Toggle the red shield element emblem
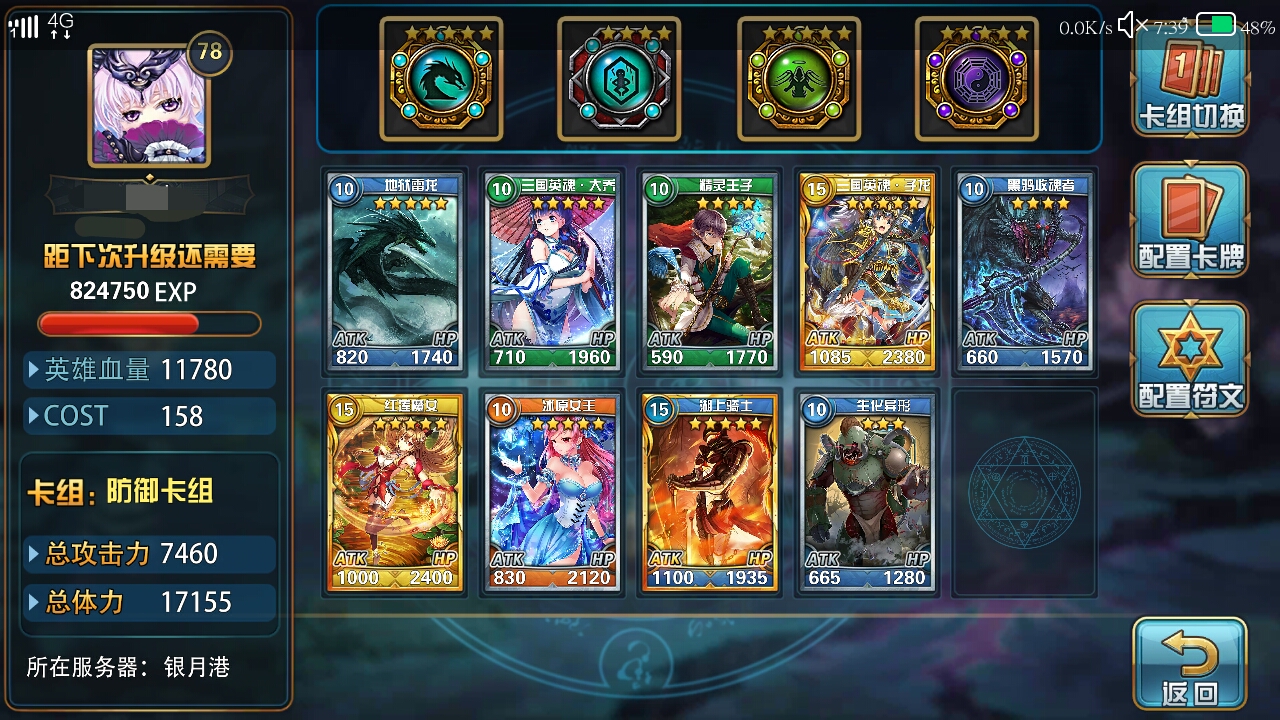 point(620,83)
